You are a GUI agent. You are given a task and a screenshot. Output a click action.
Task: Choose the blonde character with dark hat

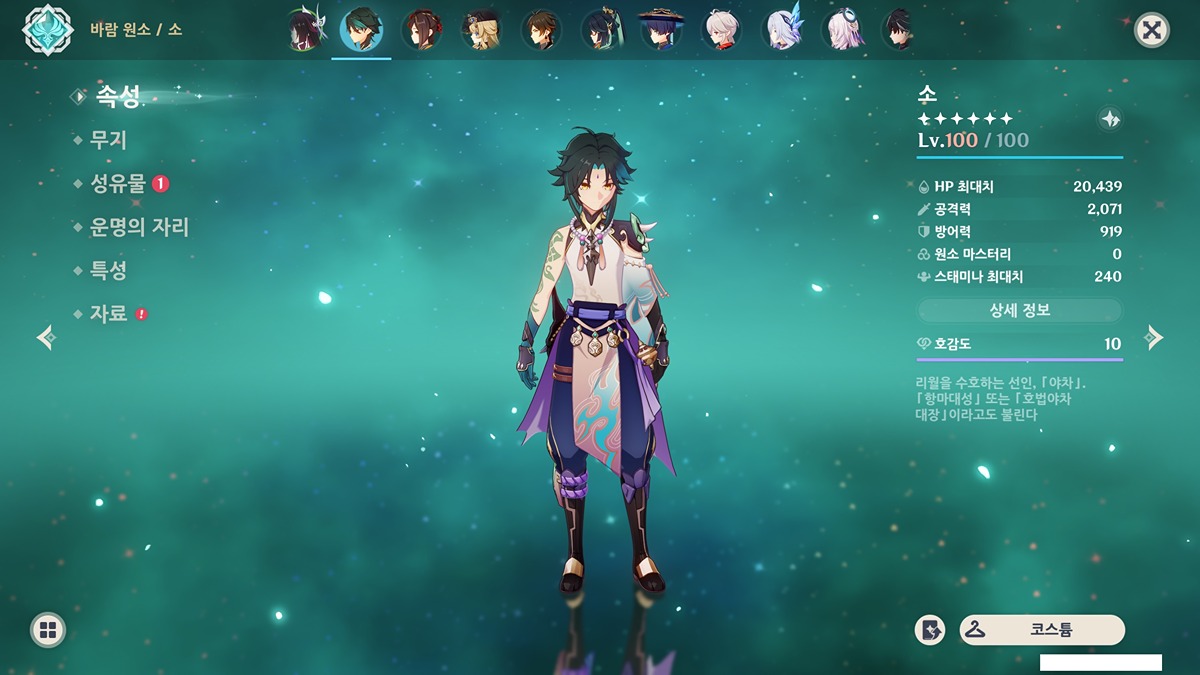[x=481, y=29]
